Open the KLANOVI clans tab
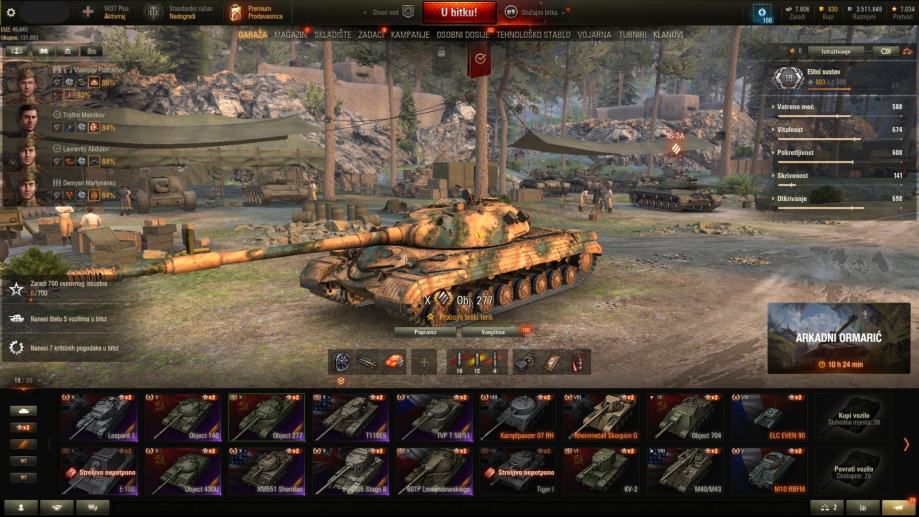The width and height of the screenshot is (919, 517). [668, 34]
